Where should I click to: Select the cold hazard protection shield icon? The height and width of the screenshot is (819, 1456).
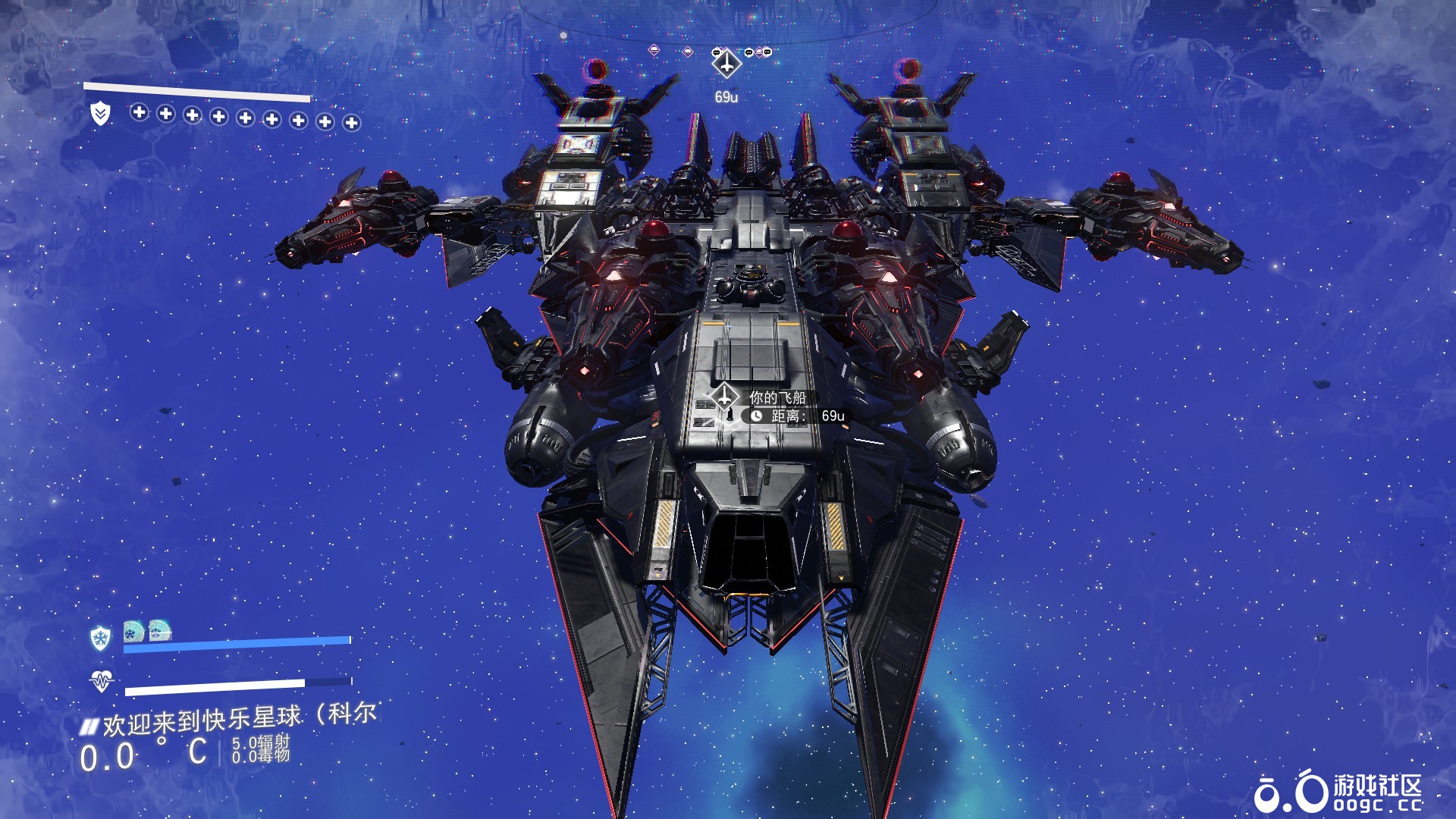[x=100, y=638]
